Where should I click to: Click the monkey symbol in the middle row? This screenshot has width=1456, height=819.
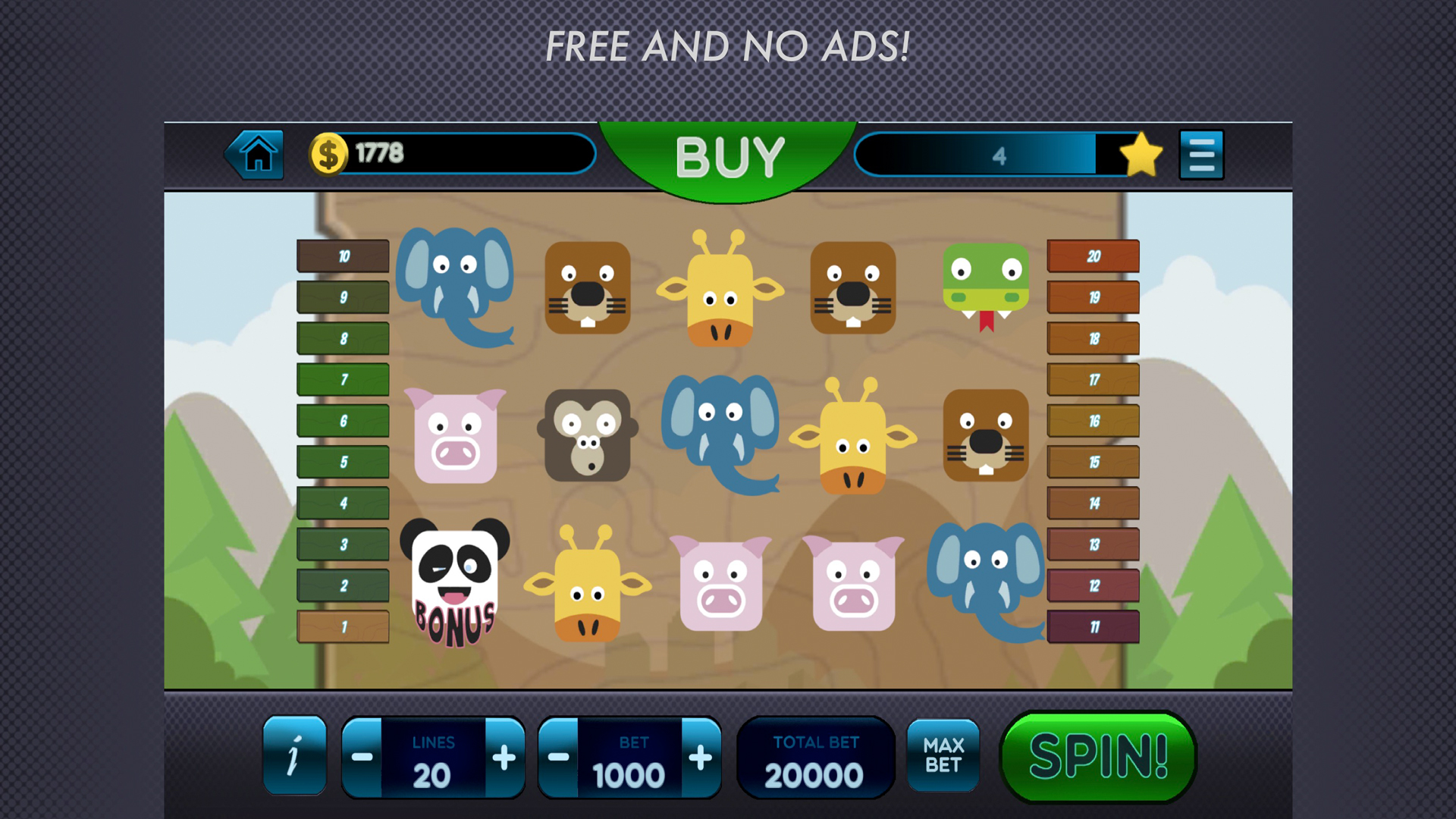[x=588, y=434]
